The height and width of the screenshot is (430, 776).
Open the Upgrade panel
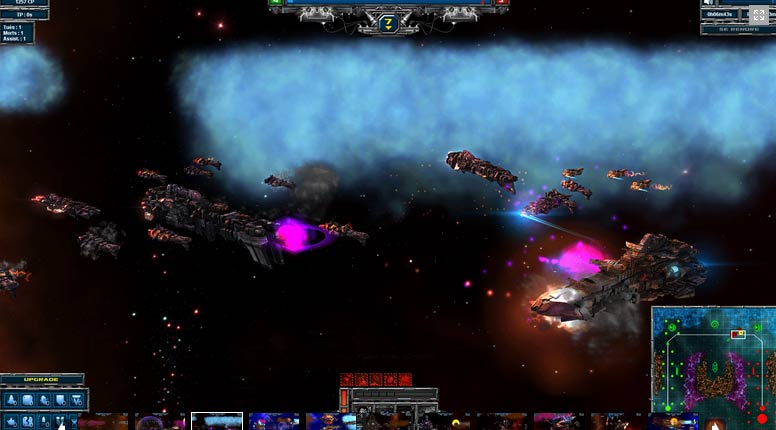point(41,380)
